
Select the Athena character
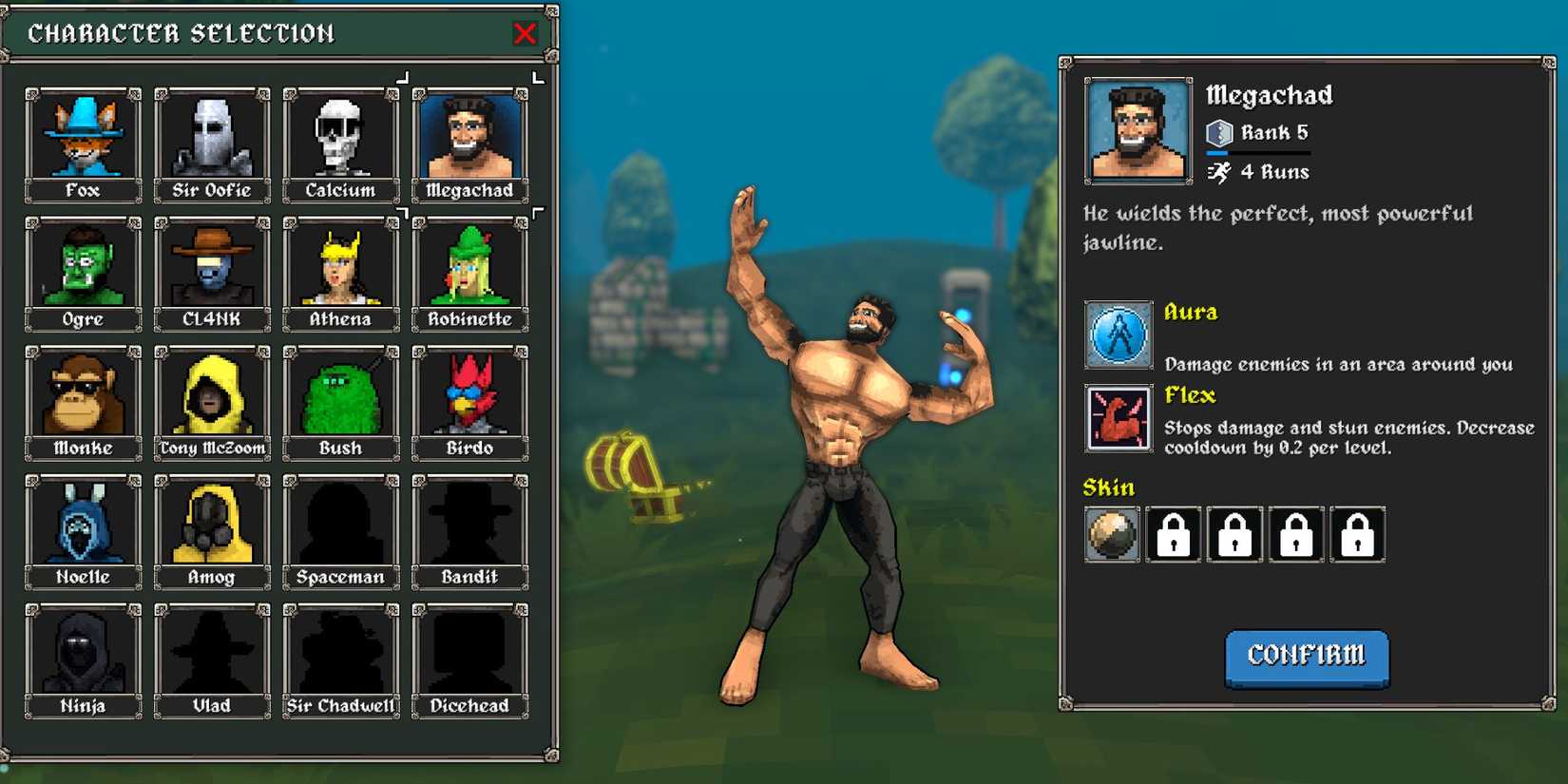point(340,267)
